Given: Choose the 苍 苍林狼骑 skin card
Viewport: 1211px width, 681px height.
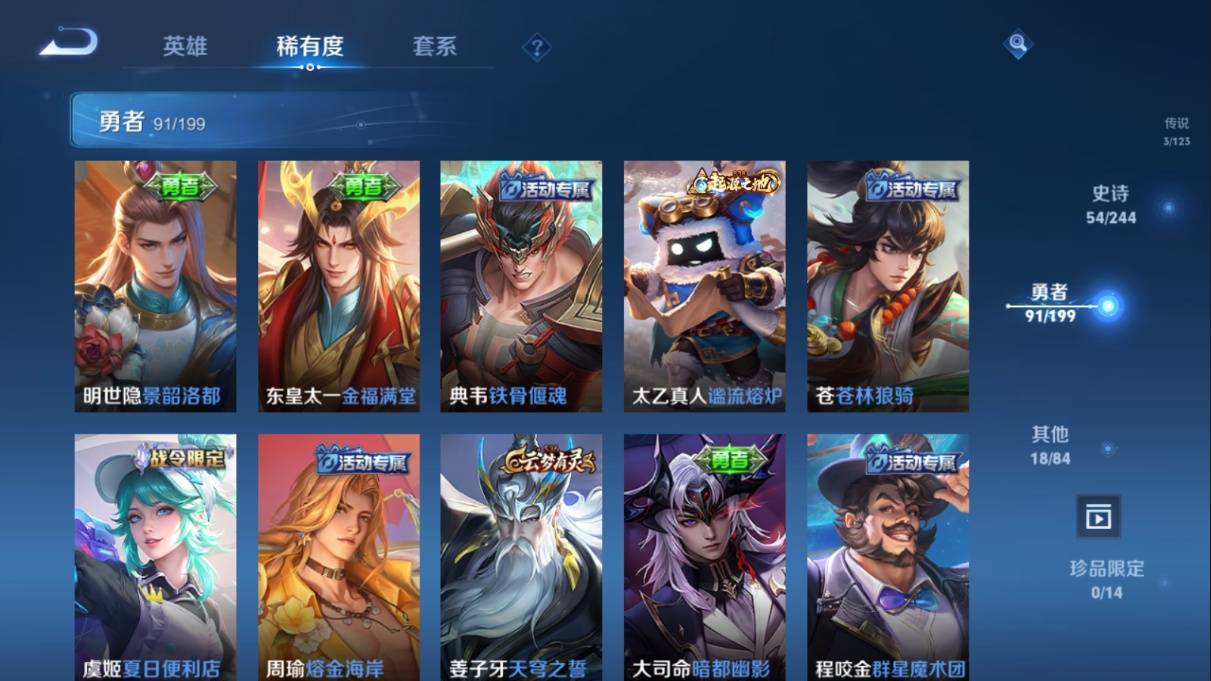Looking at the screenshot, I should (888, 286).
